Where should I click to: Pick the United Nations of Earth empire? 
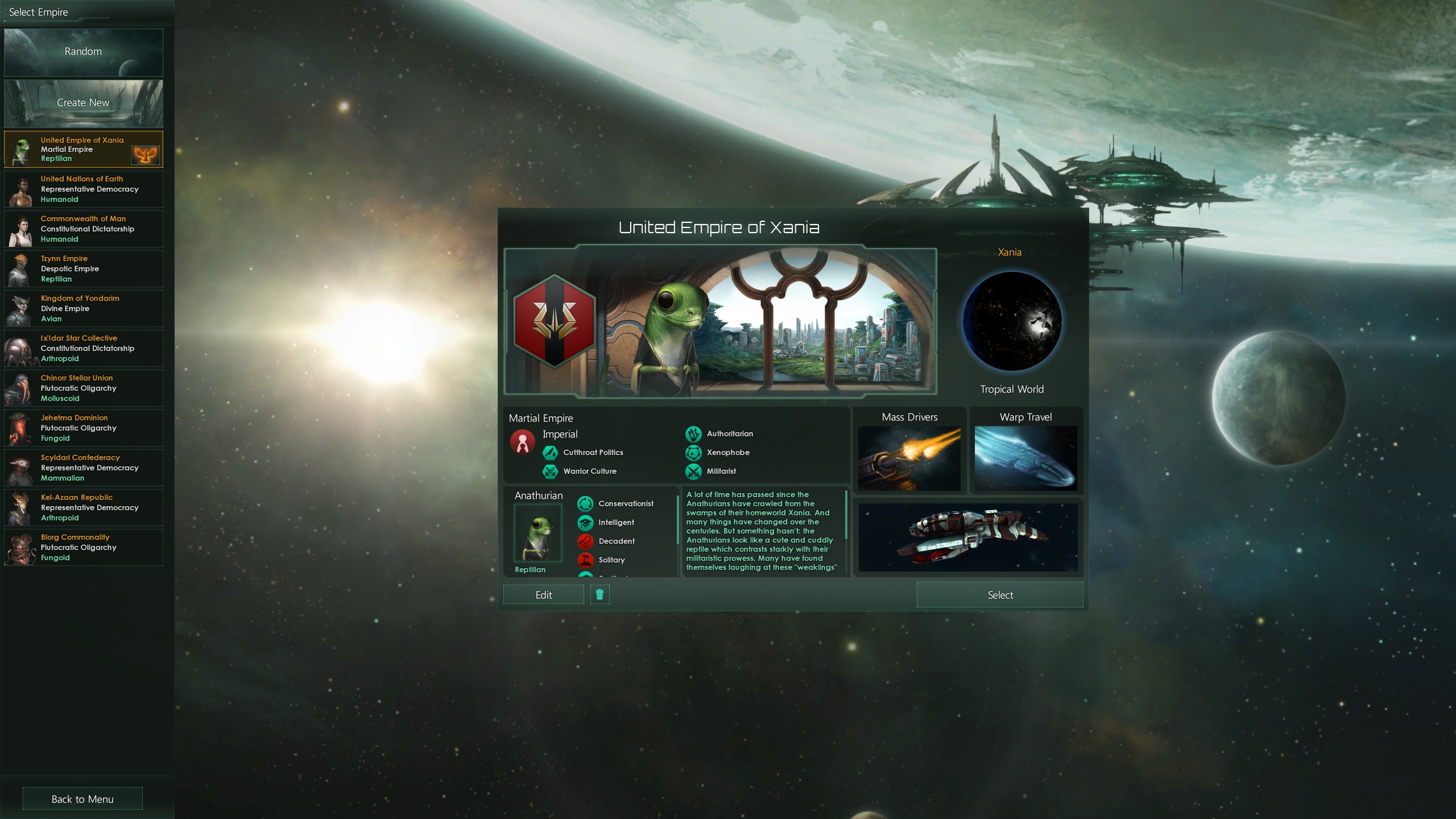pyautogui.click(x=83, y=189)
